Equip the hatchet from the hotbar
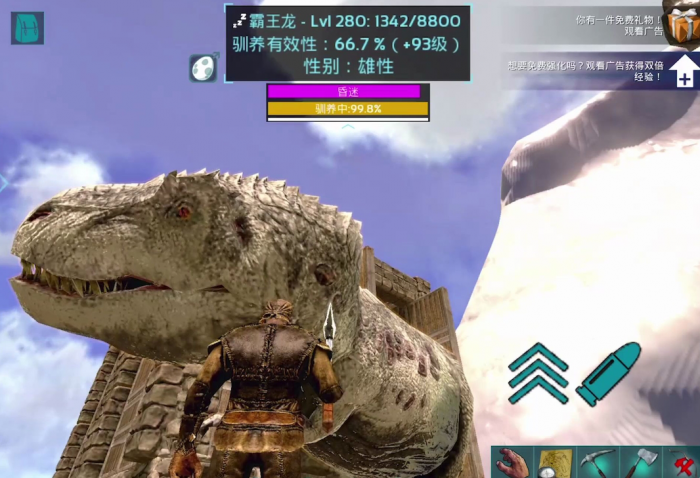The image size is (700, 478). point(640,462)
